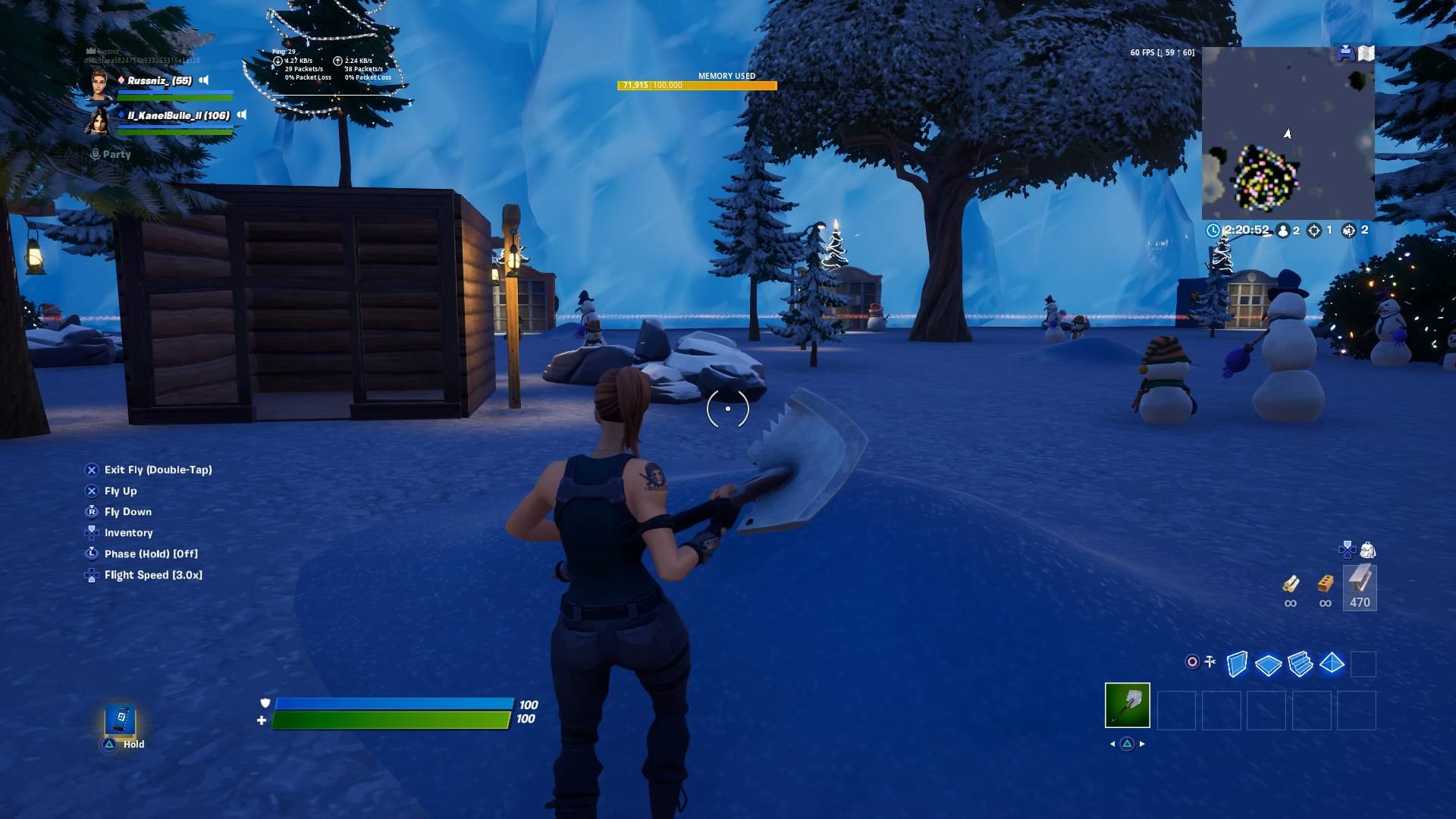Viewport: 1456px width, 819px height.
Task: Select the wall build piece icon
Action: [x=1237, y=664]
